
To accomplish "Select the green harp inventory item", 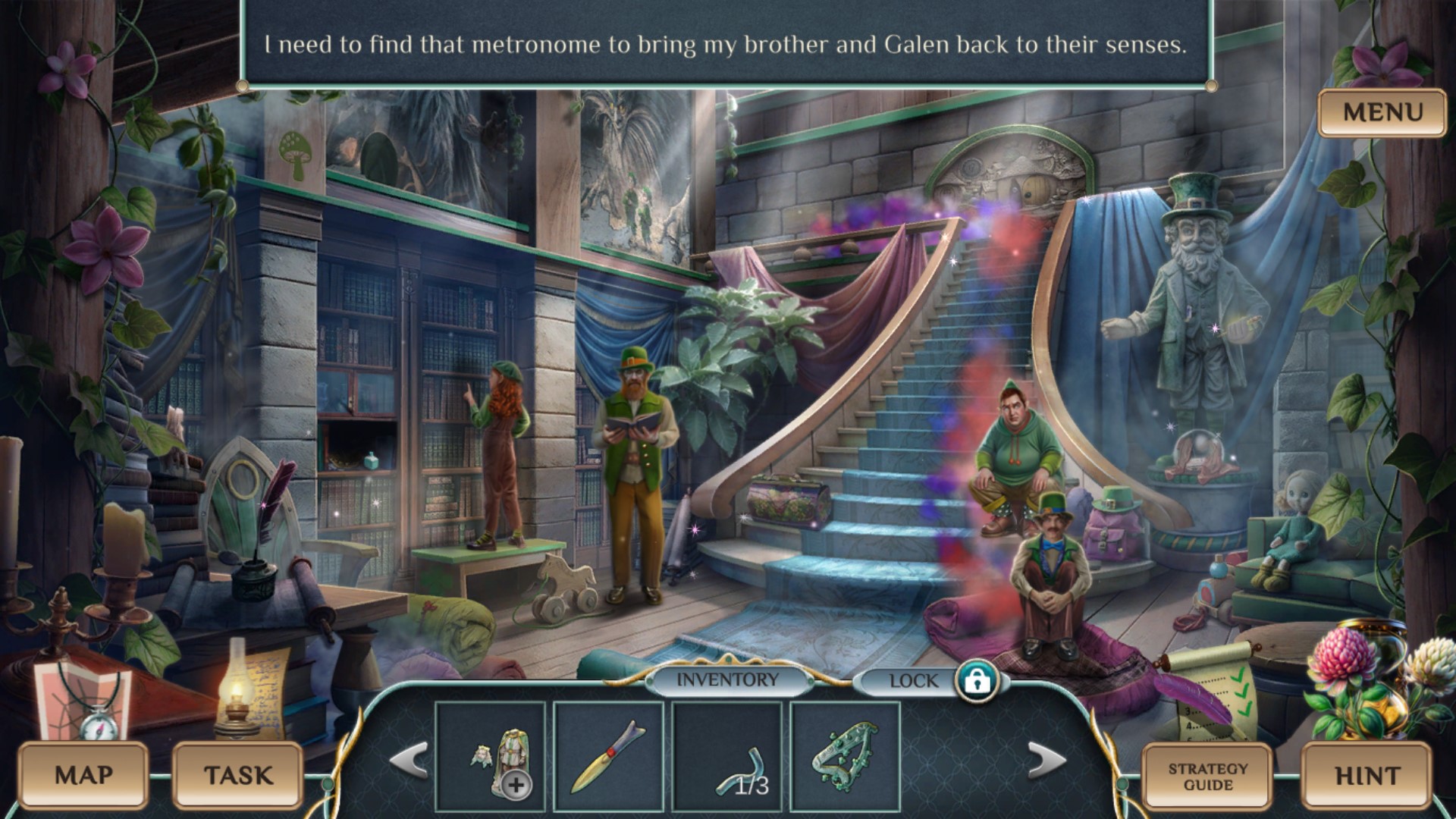I will point(845,757).
